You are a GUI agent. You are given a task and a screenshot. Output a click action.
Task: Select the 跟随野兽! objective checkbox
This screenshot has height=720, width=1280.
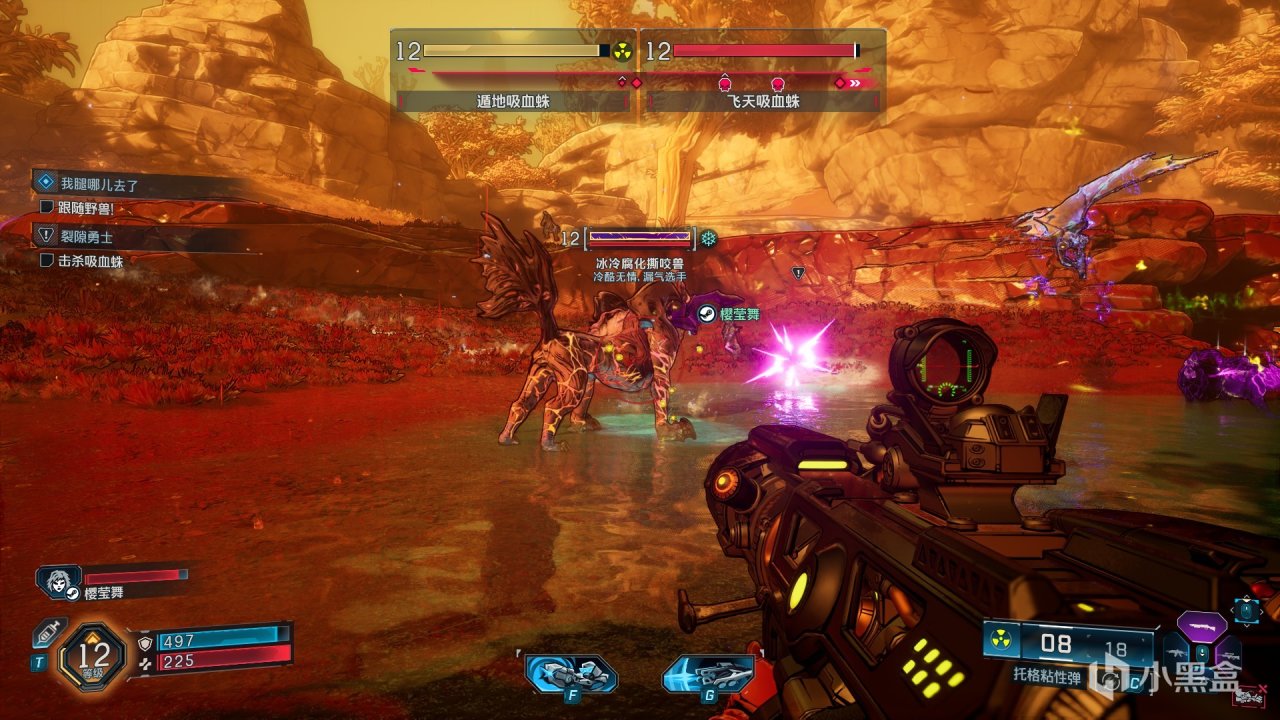coord(46,208)
